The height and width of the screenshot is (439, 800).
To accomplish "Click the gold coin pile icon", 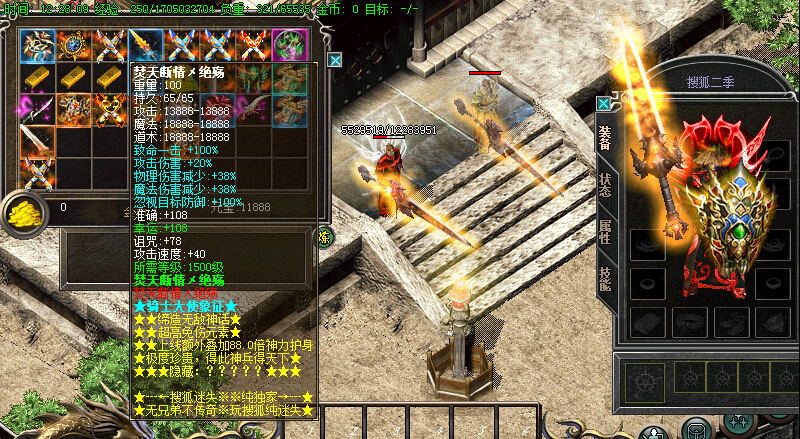I will pos(22,212).
